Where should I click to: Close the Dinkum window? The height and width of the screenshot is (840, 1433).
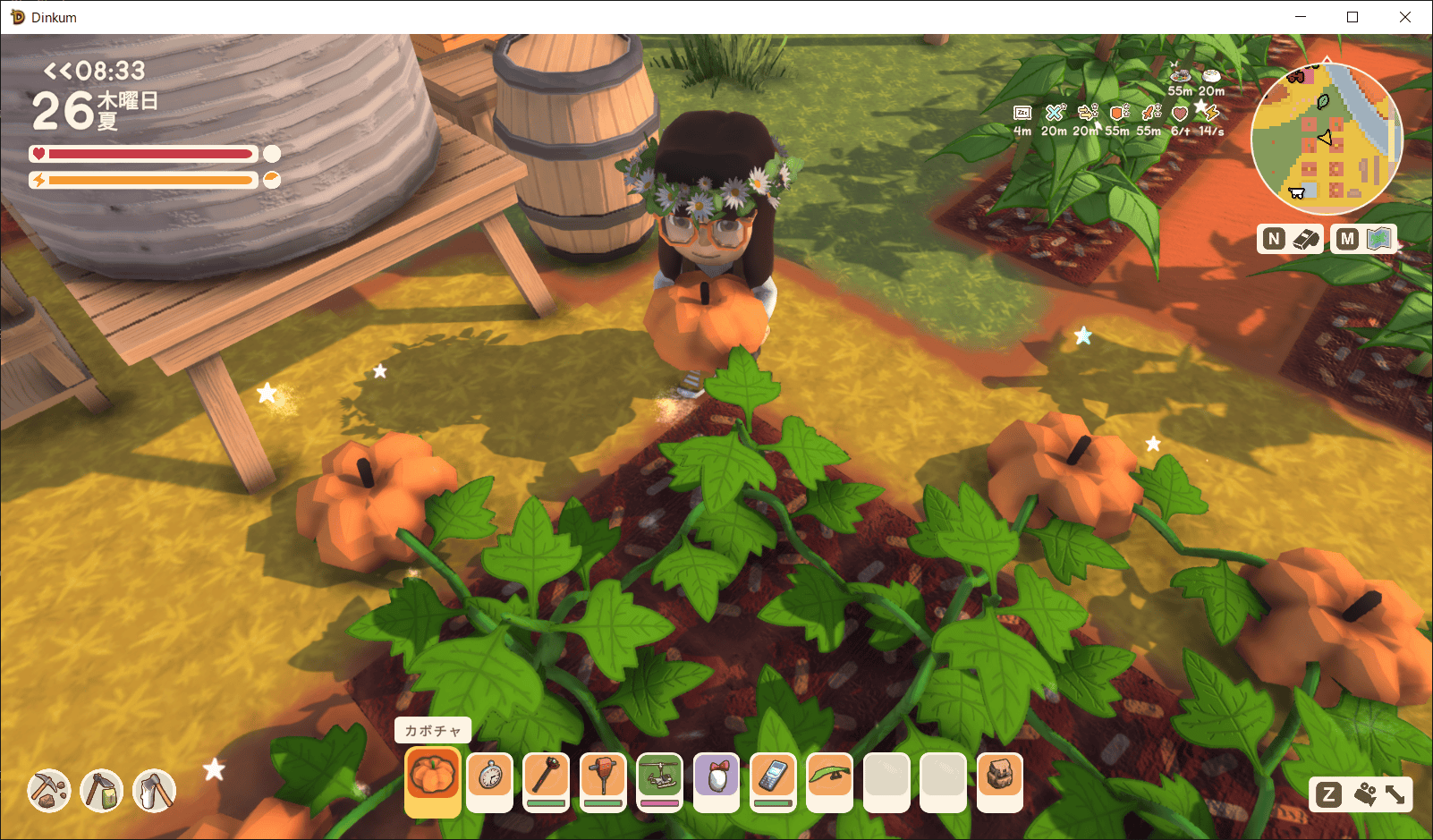click(x=1404, y=17)
